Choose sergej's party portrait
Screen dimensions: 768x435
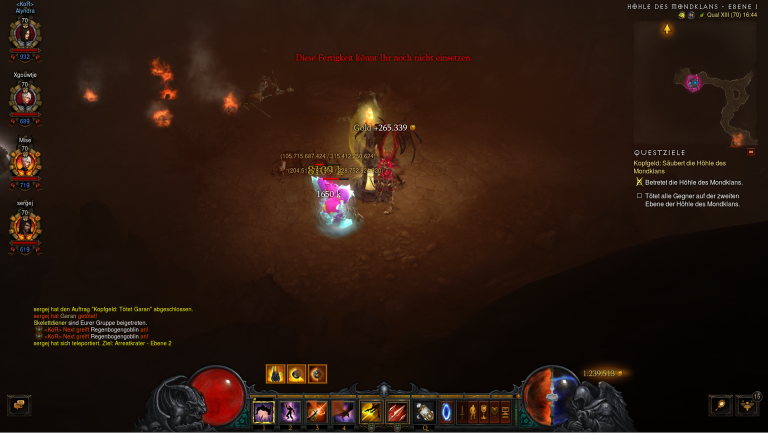(x=25, y=225)
